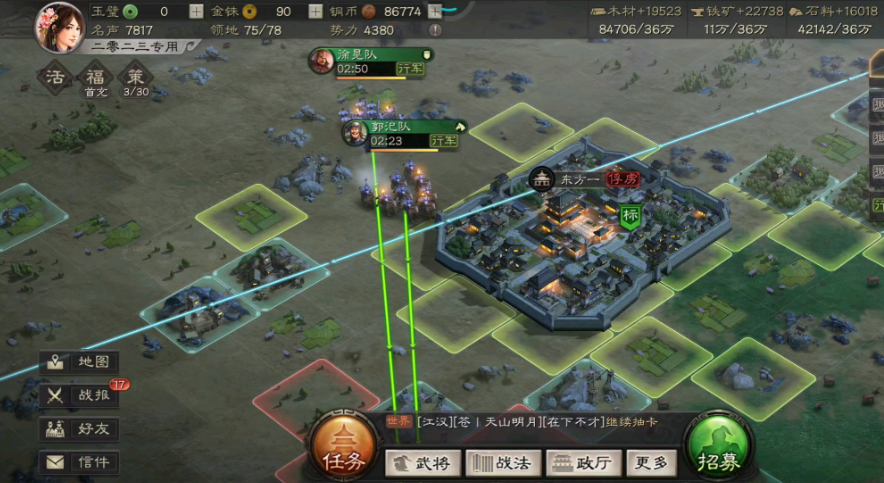Add more jade (玉璧) with plus button
The width and height of the screenshot is (884, 483).
point(196,12)
